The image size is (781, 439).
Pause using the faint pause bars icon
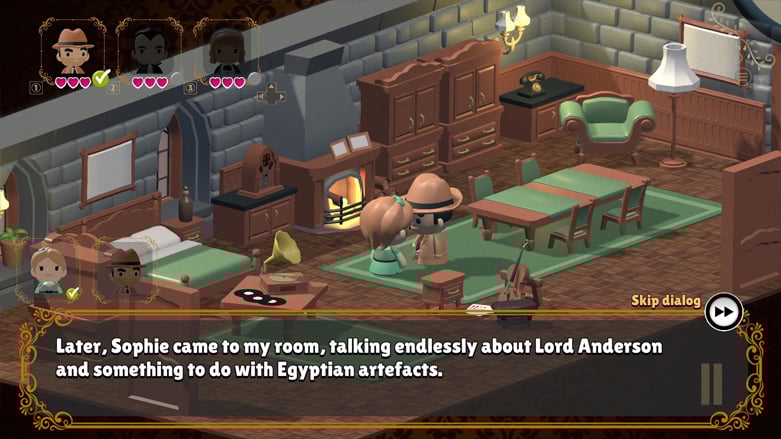coord(711,384)
